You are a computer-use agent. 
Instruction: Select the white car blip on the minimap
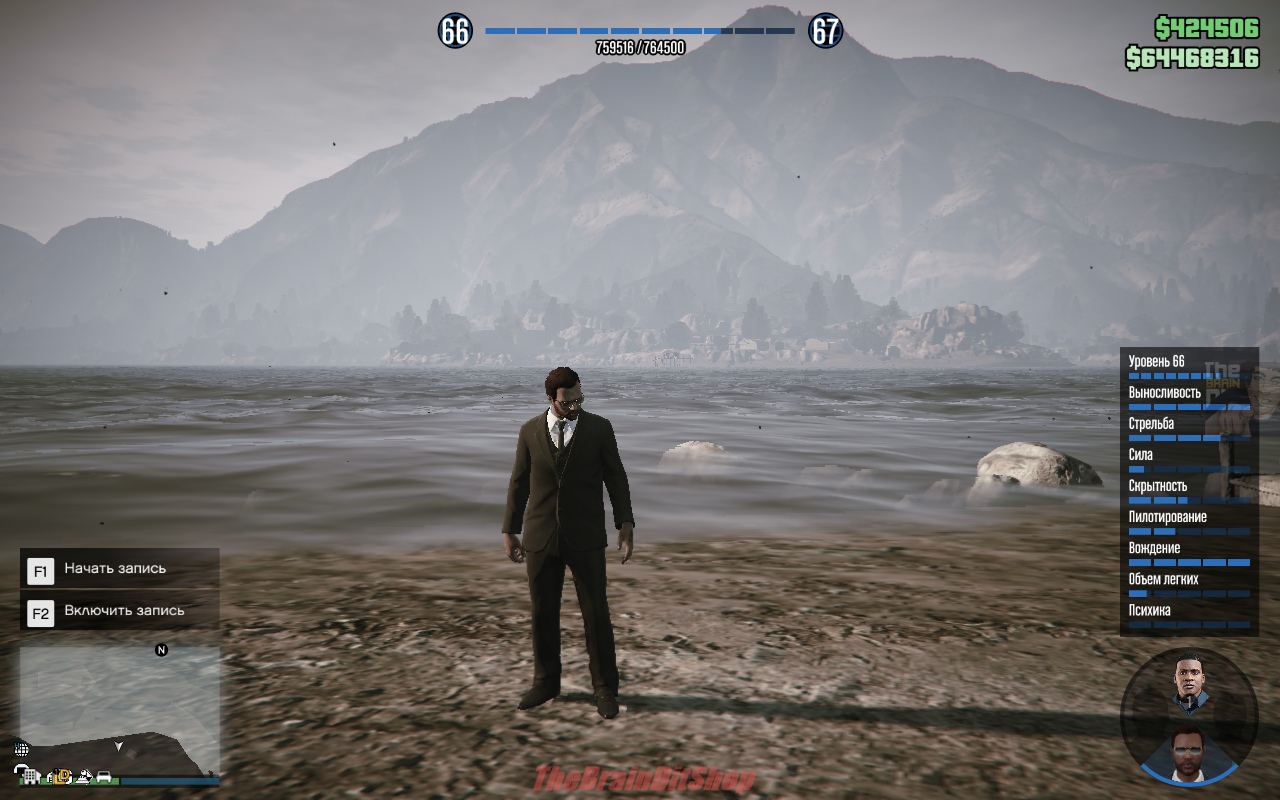tap(103, 775)
